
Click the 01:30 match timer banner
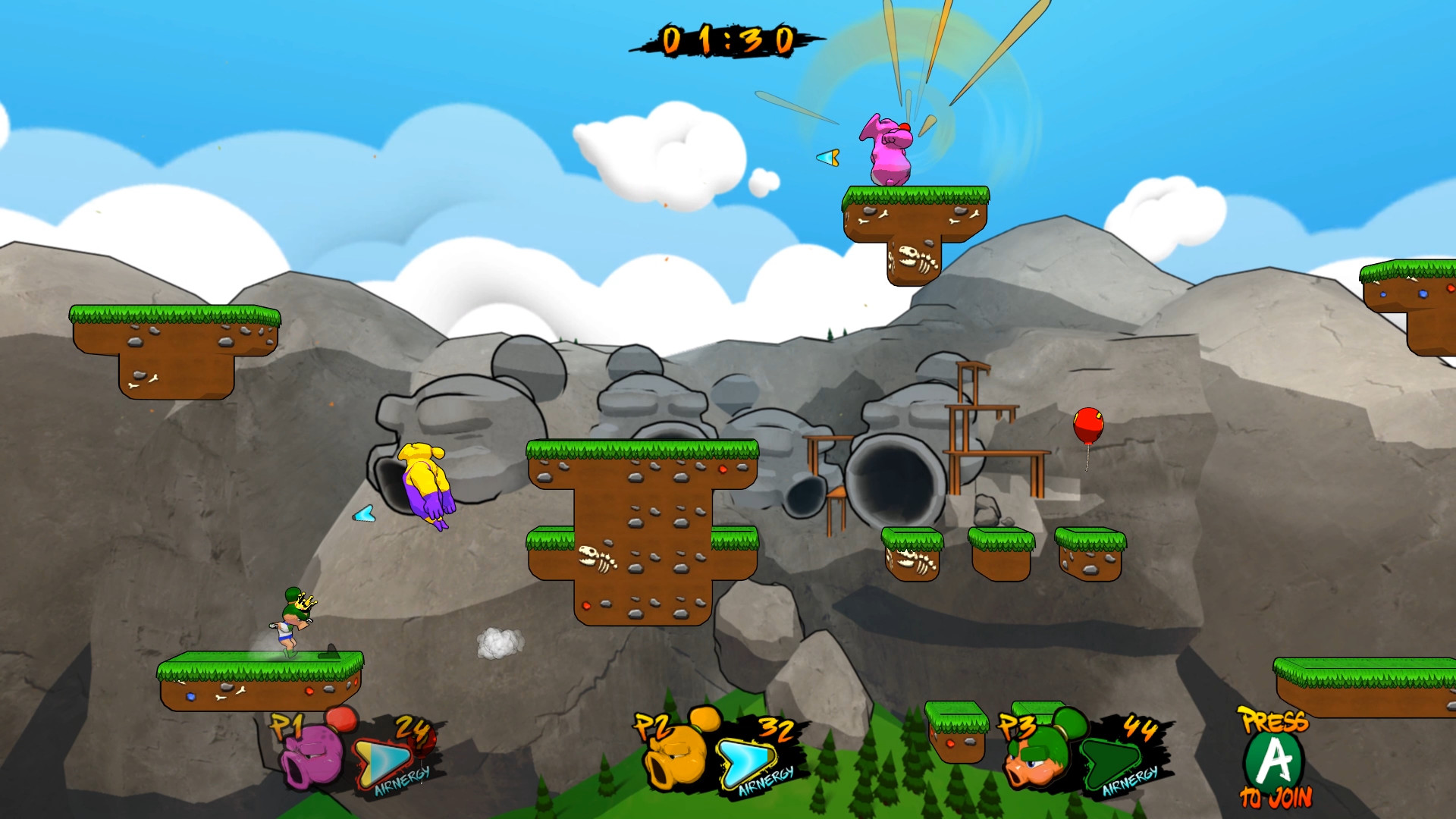(730, 39)
